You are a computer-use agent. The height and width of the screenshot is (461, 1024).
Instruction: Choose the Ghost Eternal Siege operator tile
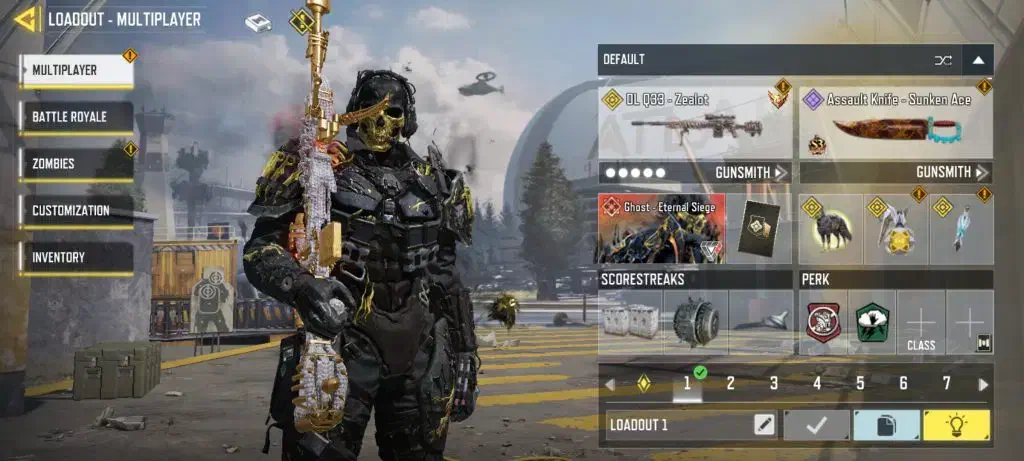(x=661, y=229)
